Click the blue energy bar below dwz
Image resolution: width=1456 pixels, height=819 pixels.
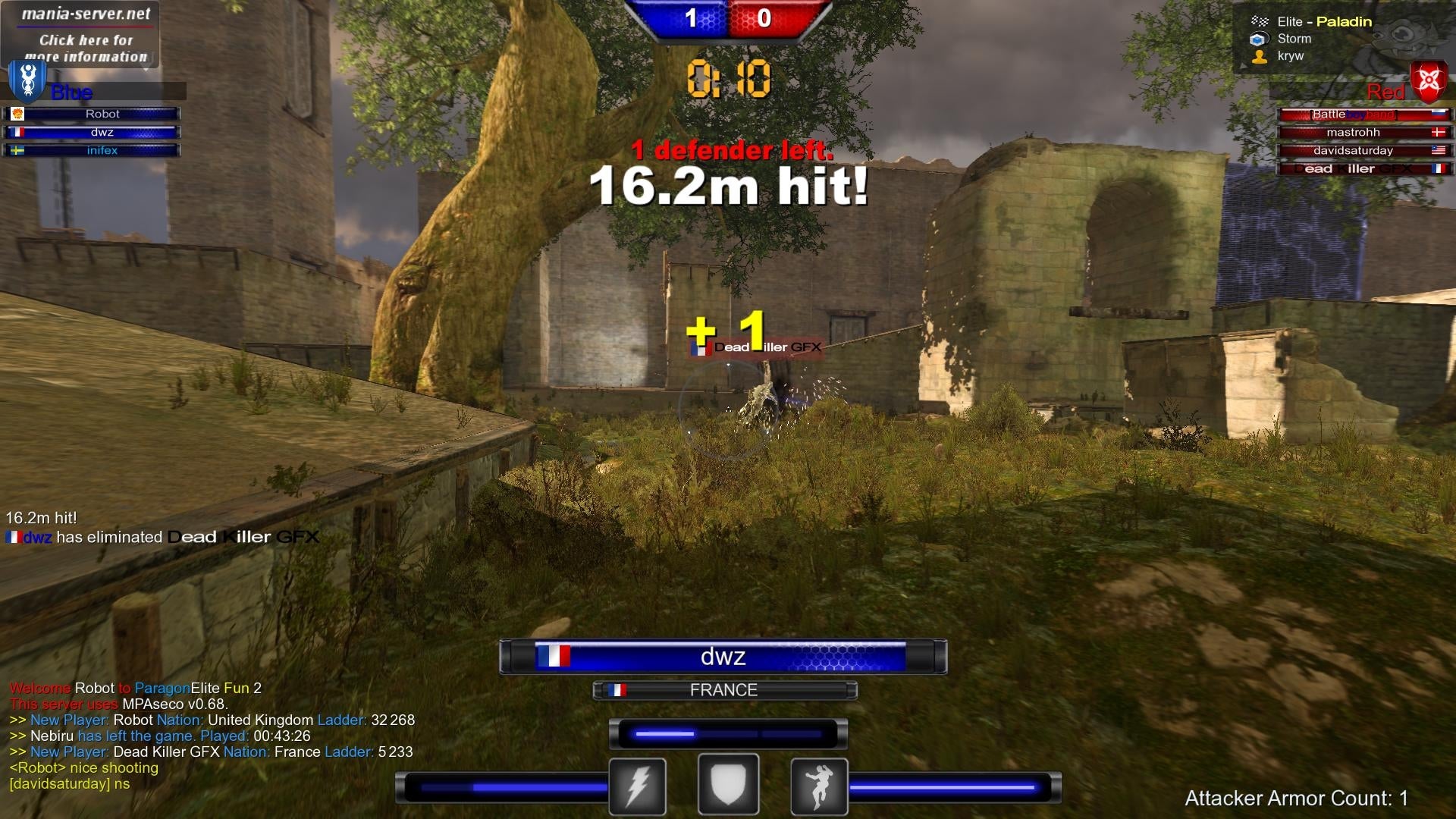(x=726, y=733)
